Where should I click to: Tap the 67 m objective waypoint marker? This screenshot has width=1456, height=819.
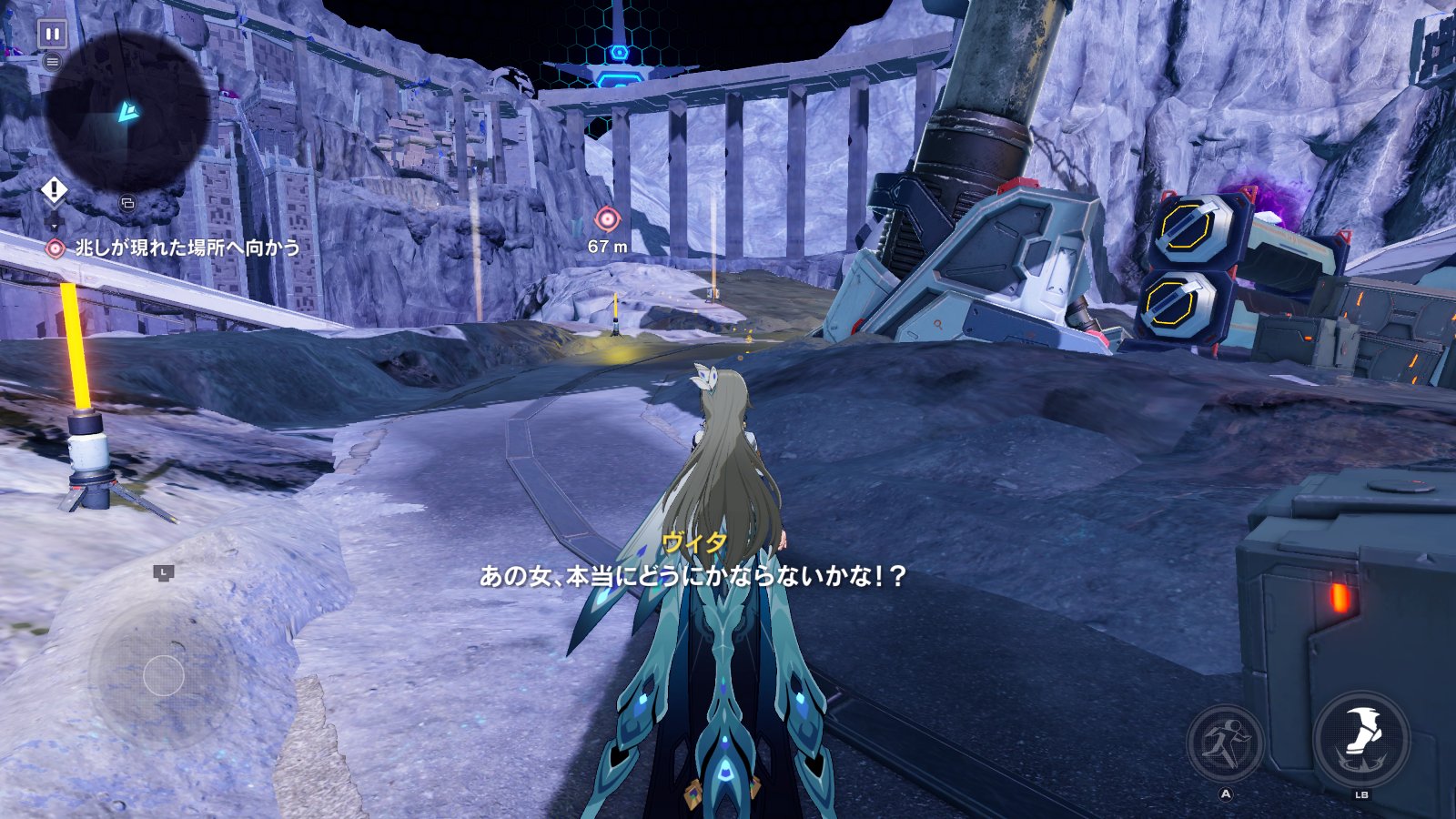click(607, 219)
